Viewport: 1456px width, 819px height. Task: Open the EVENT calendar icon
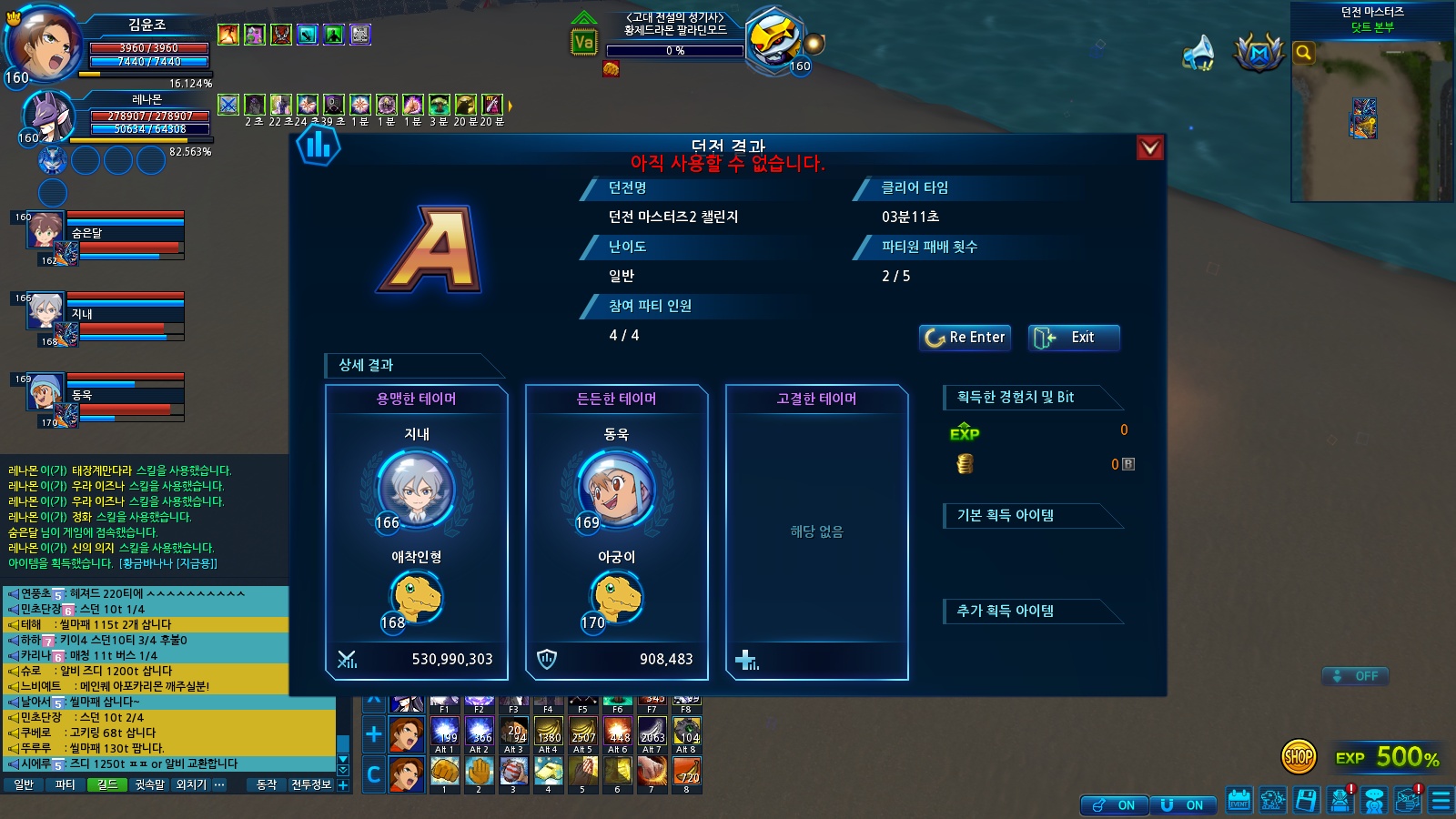point(1239,801)
